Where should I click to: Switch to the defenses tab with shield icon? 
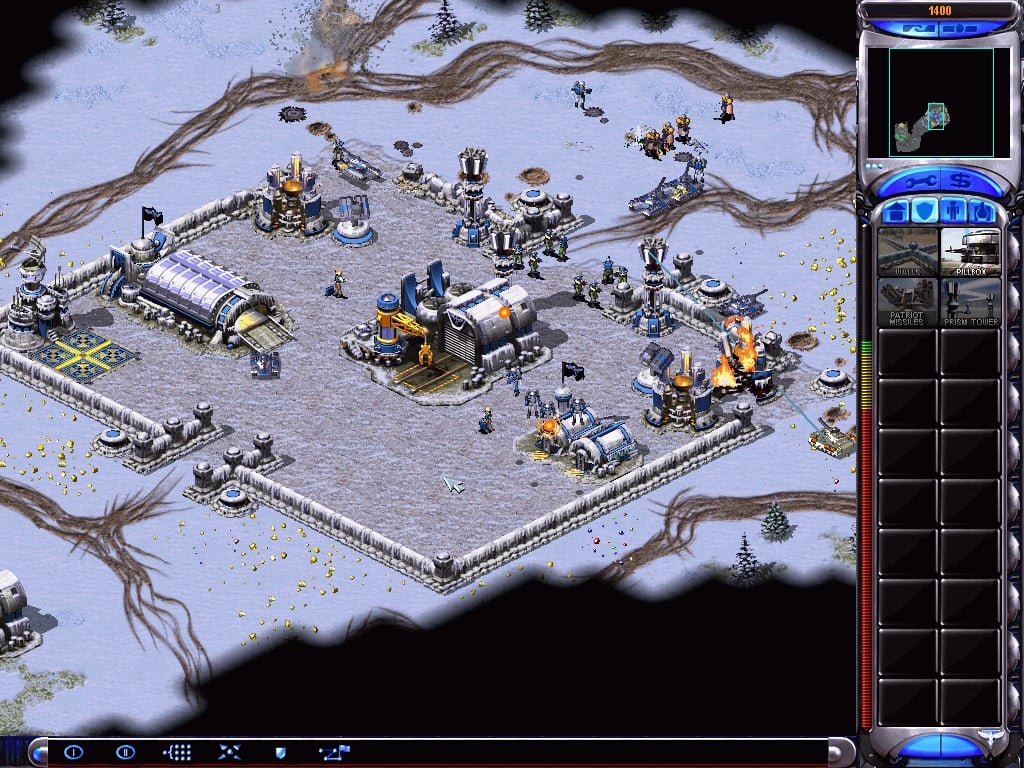pyautogui.click(x=924, y=211)
